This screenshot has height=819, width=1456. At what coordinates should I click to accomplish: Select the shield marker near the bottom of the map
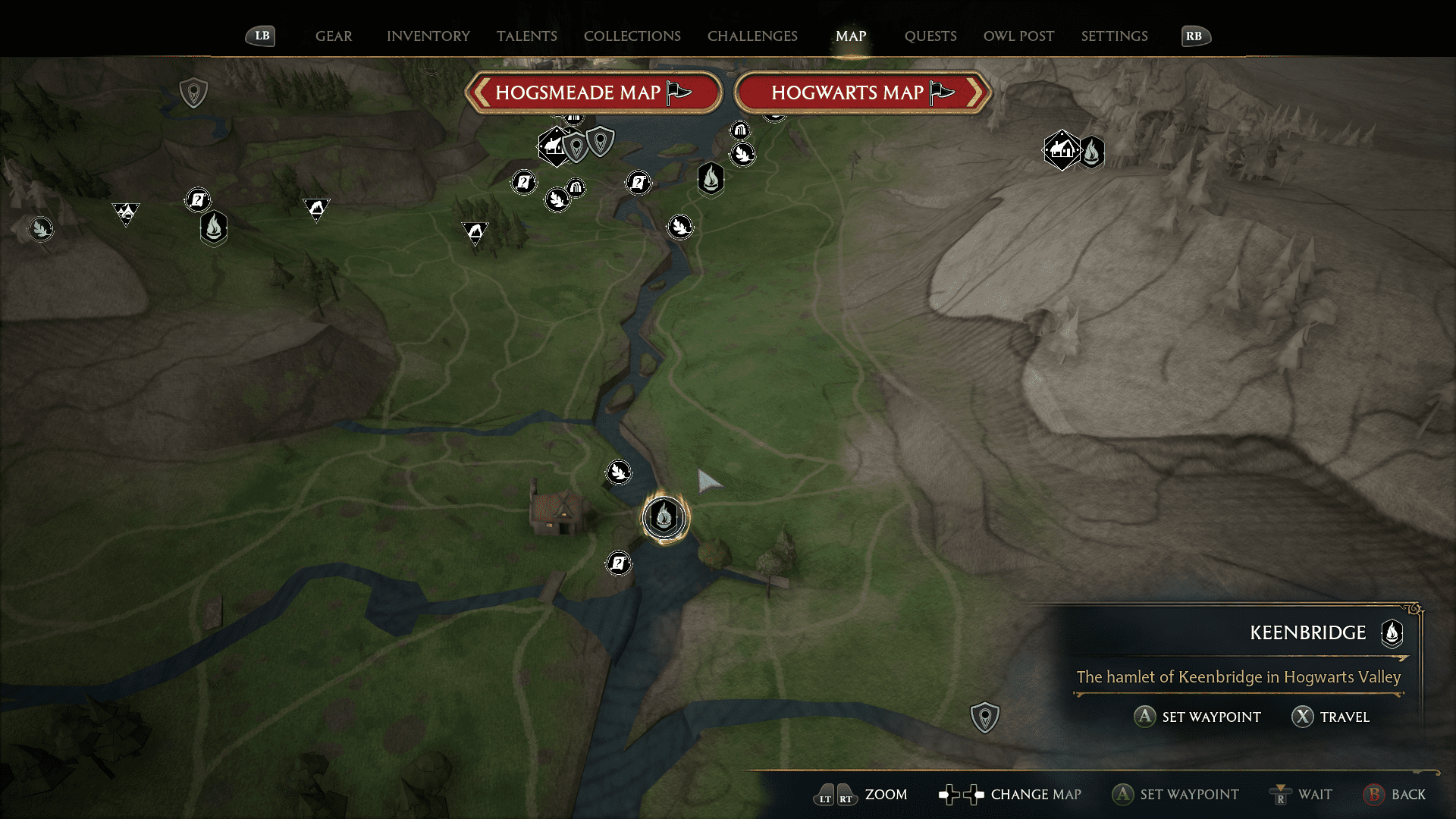tap(984, 715)
